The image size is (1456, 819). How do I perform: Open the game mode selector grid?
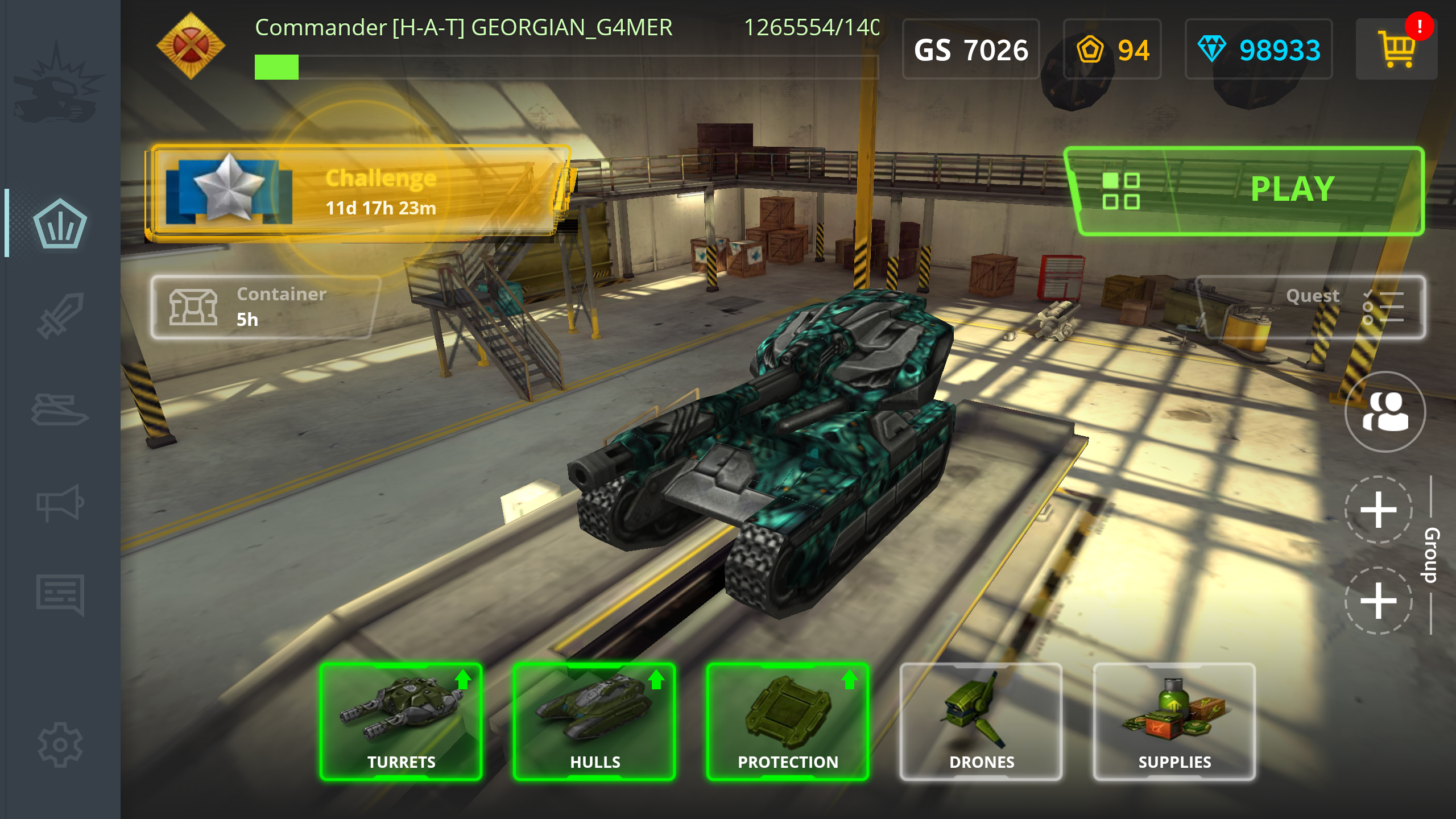point(1120,191)
